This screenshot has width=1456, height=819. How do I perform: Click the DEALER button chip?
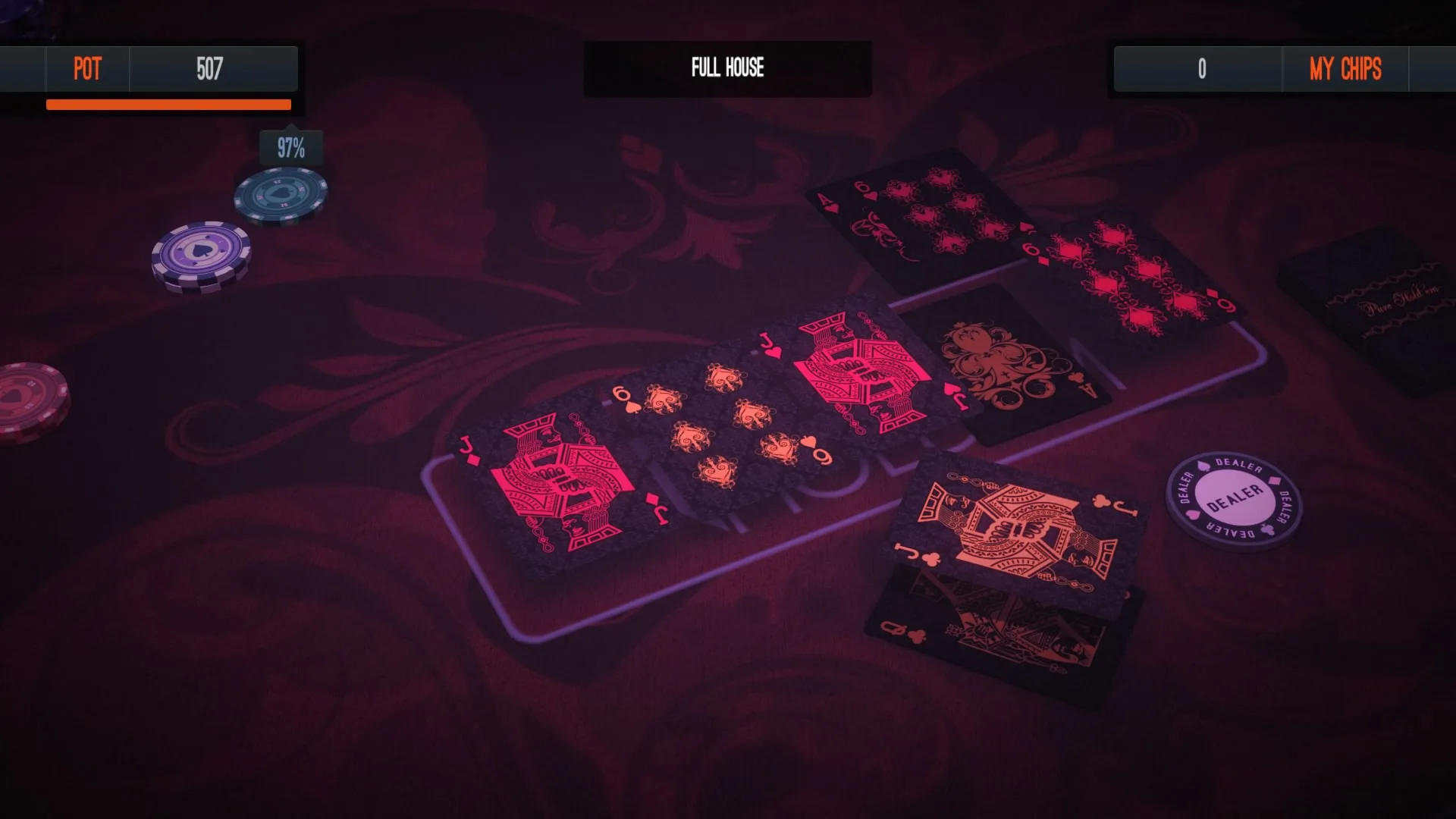point(1233,500)
